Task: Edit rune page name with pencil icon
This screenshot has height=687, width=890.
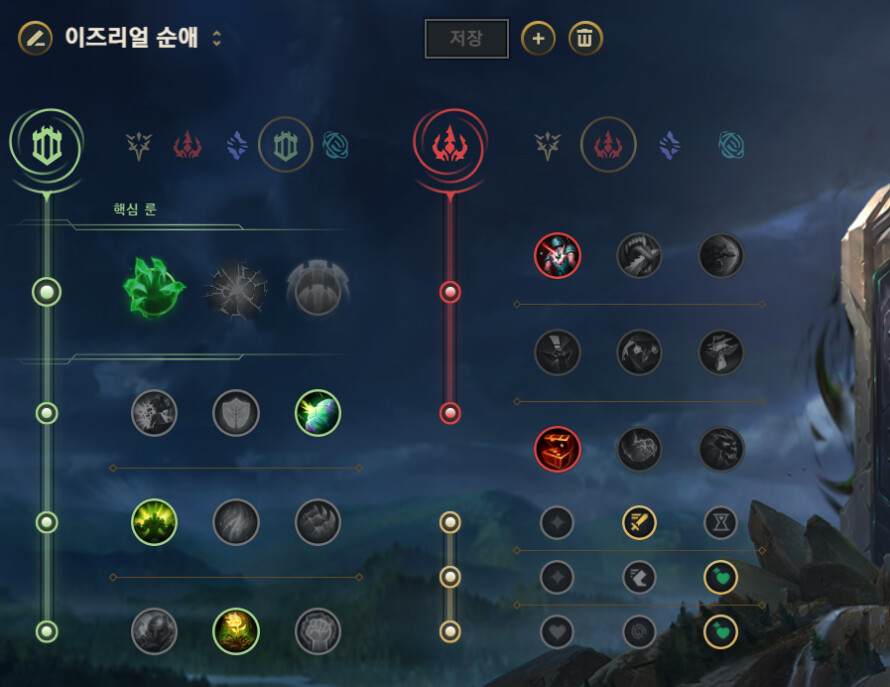Action: click(35, 39)
